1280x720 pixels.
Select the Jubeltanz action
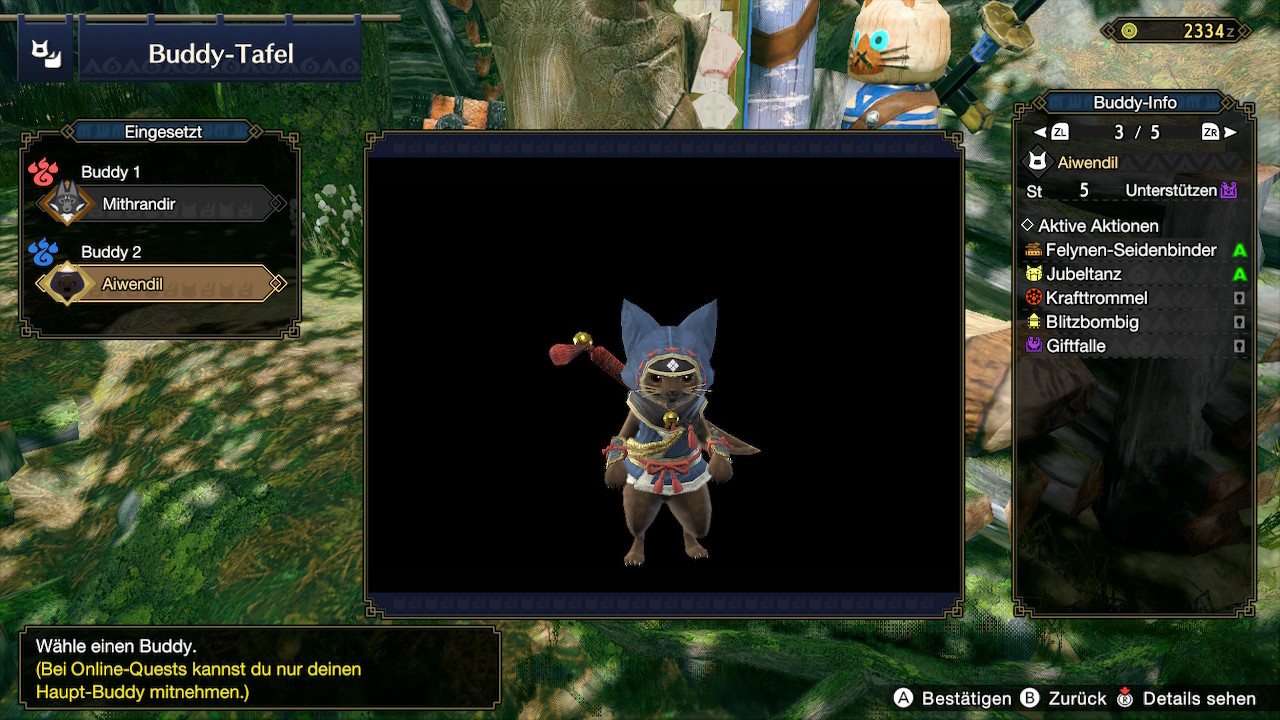click(x=1083, y=274)
